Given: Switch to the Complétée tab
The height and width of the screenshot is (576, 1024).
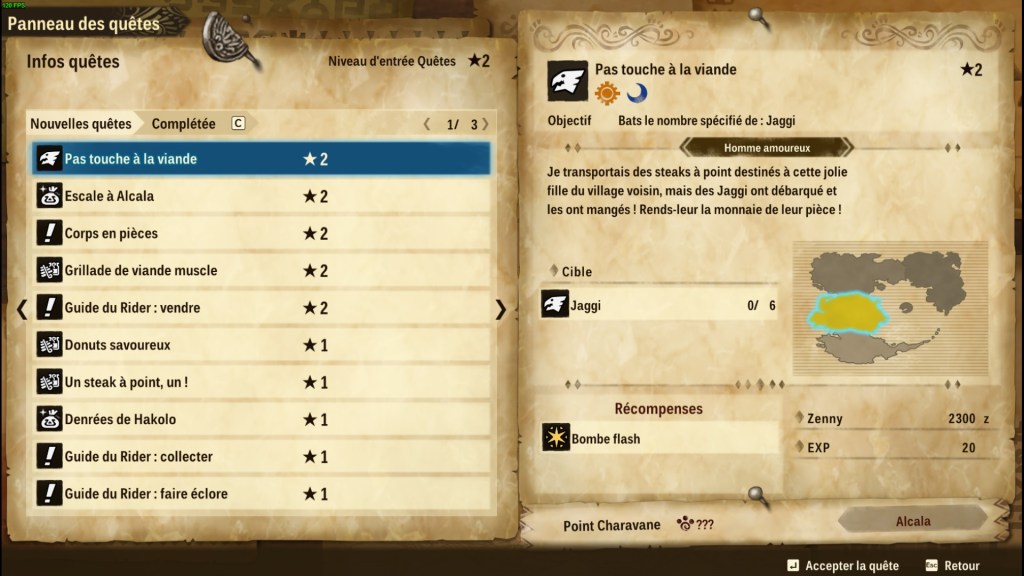Looking at the screenshot, I should 184,124.
